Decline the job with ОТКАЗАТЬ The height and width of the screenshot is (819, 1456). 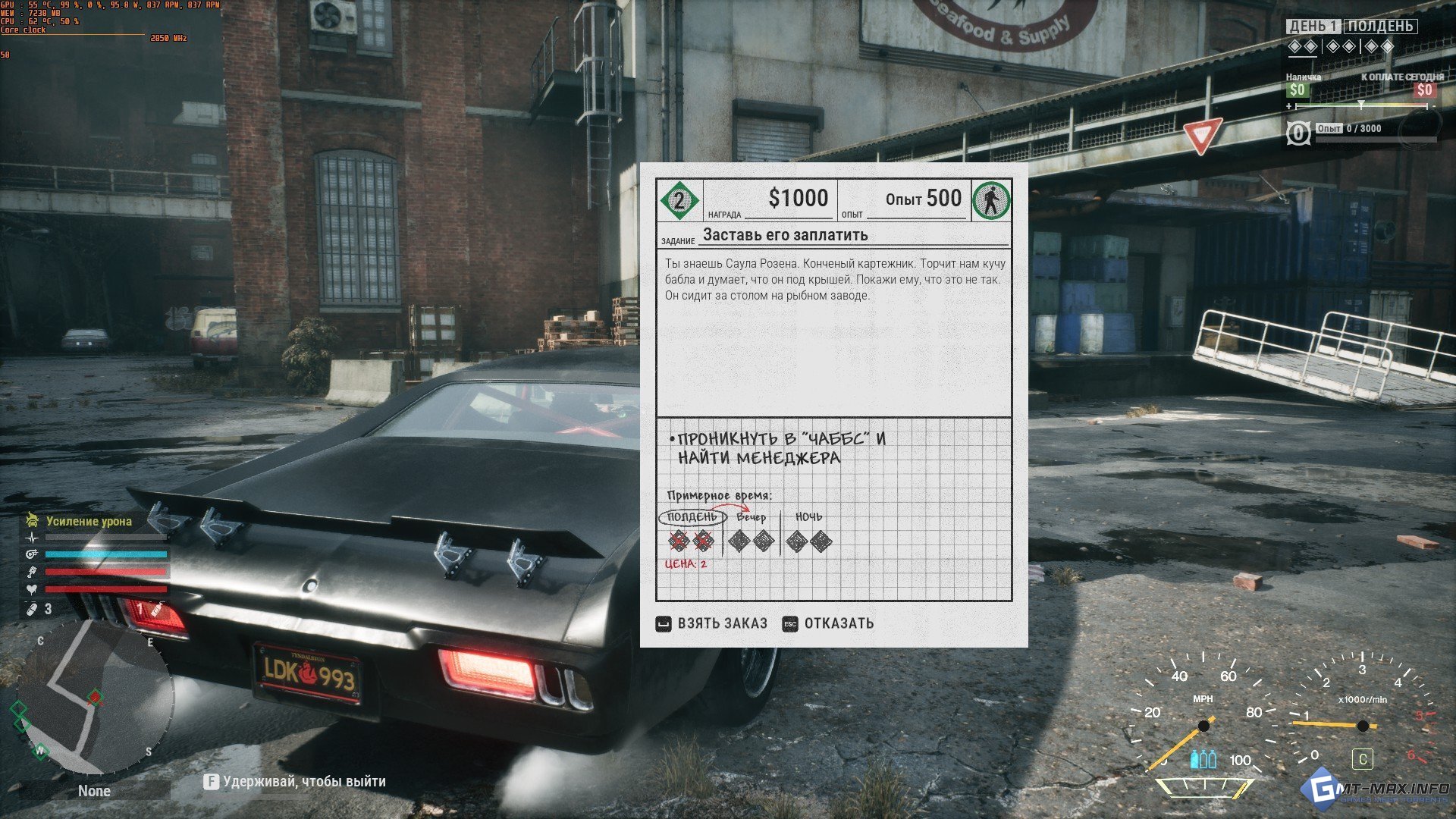[x=828, y=623]
